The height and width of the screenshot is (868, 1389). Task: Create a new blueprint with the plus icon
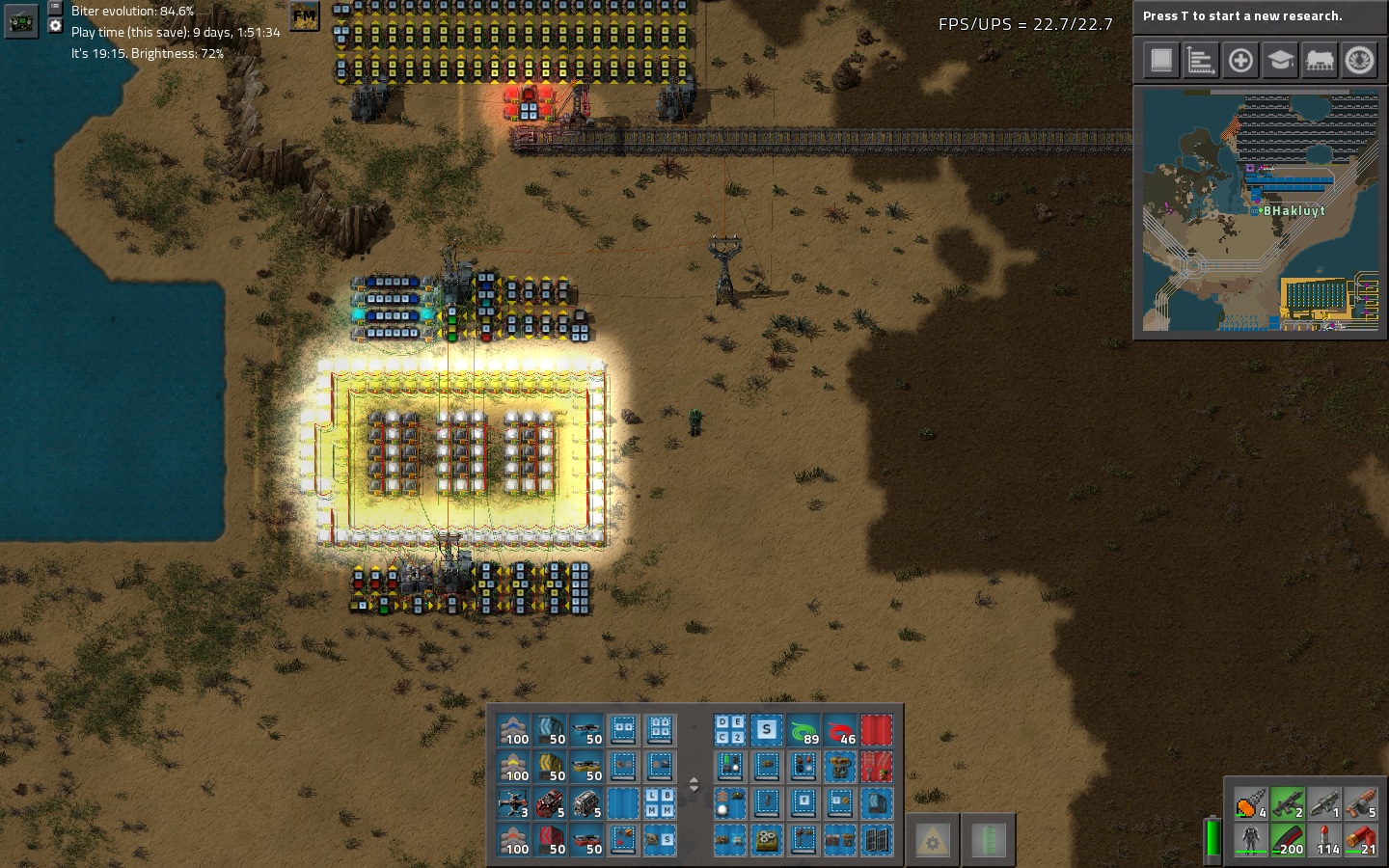[x=1240, y=60]
